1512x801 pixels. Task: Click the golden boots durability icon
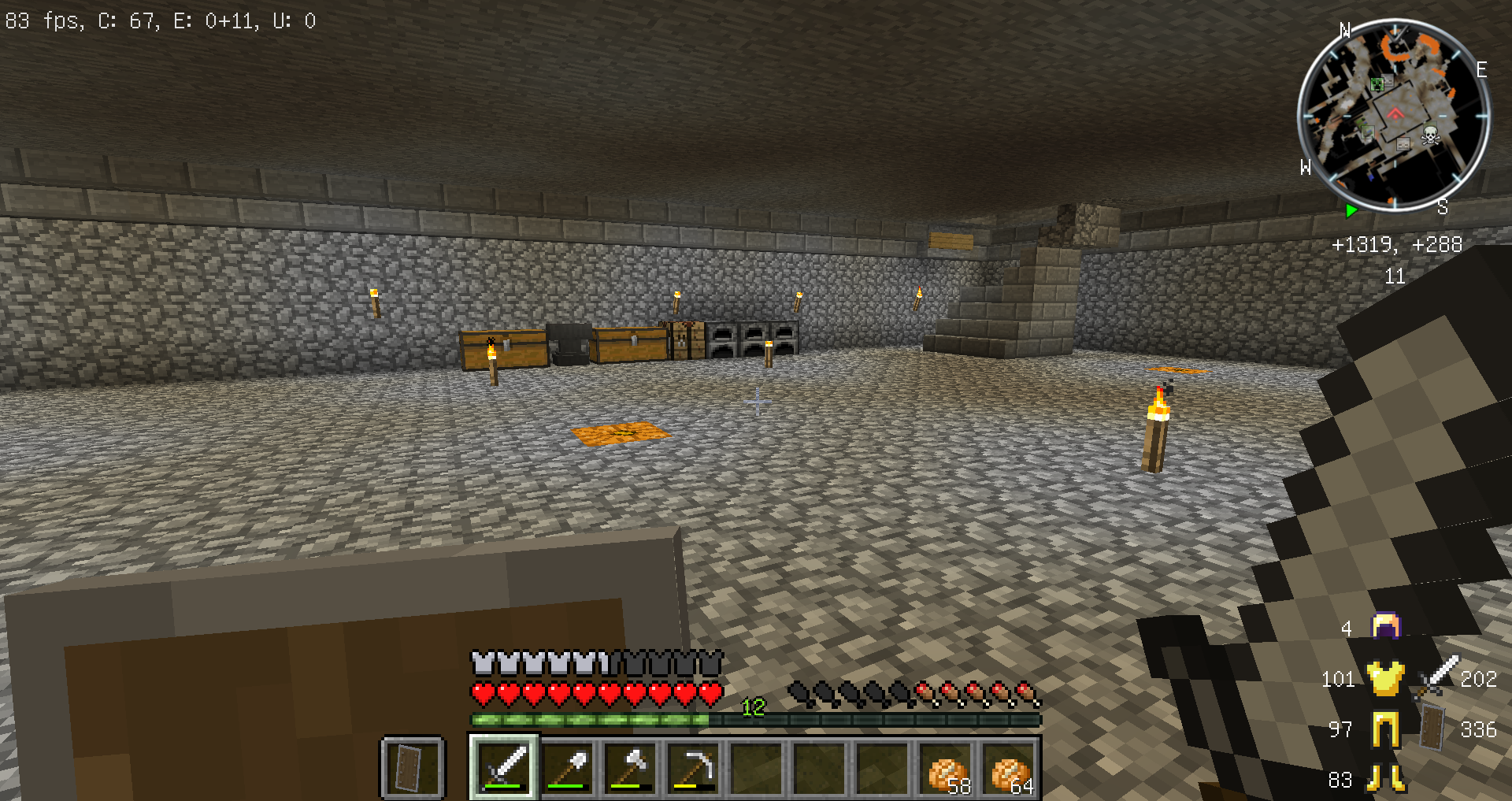tap(1386, 779)
